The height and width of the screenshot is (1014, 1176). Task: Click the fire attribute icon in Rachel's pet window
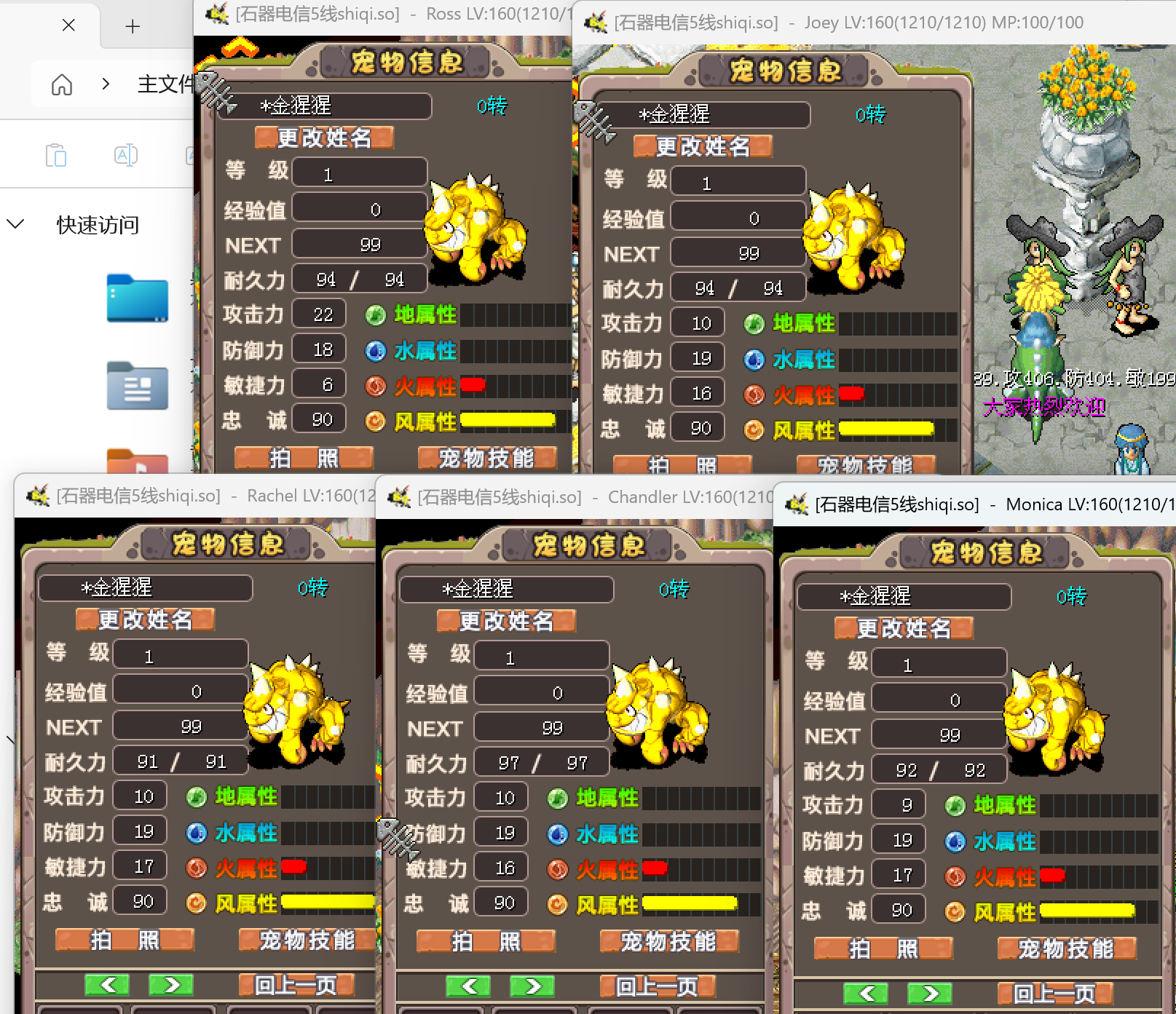(197, 868)
